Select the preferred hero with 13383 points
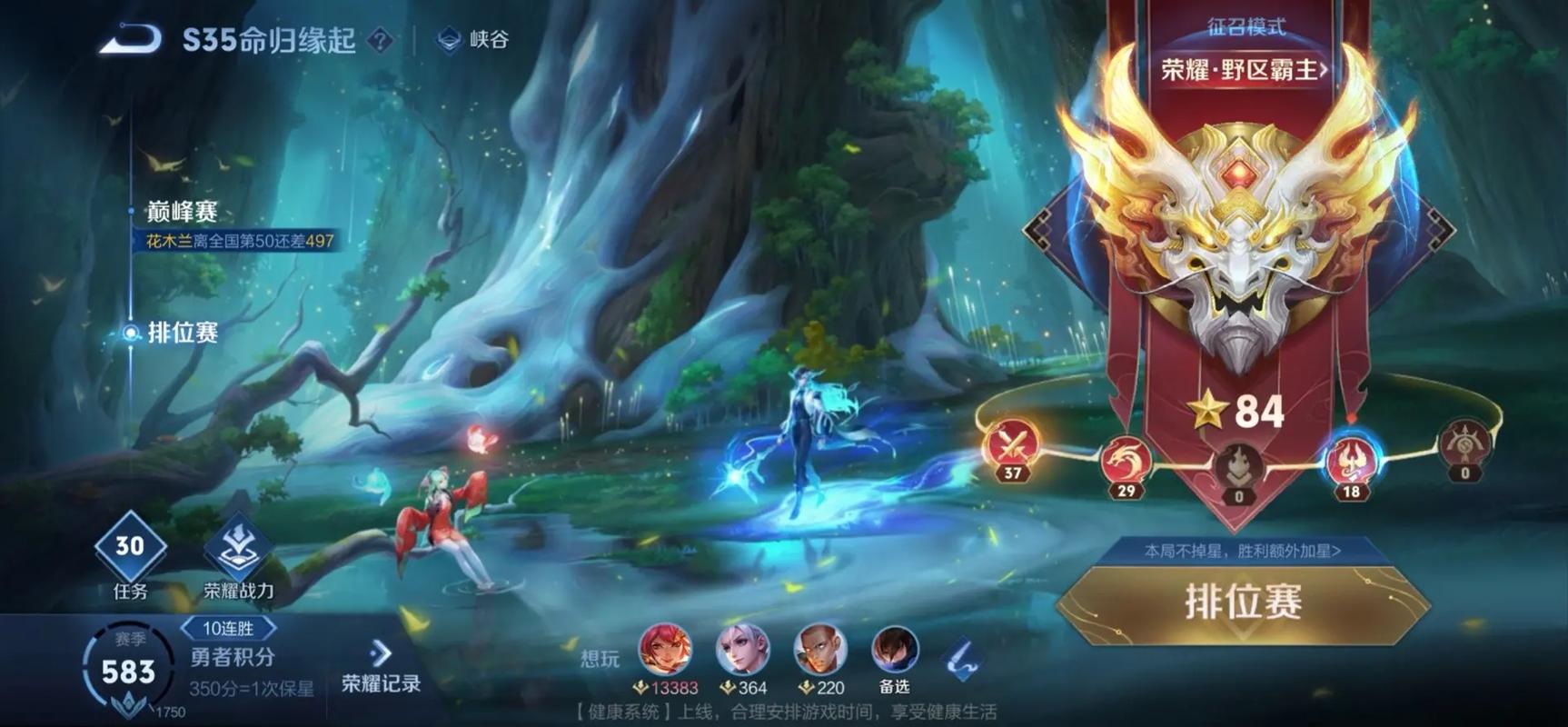Image resolution: width=1568 pixels, height=727 pixels. 666,651
